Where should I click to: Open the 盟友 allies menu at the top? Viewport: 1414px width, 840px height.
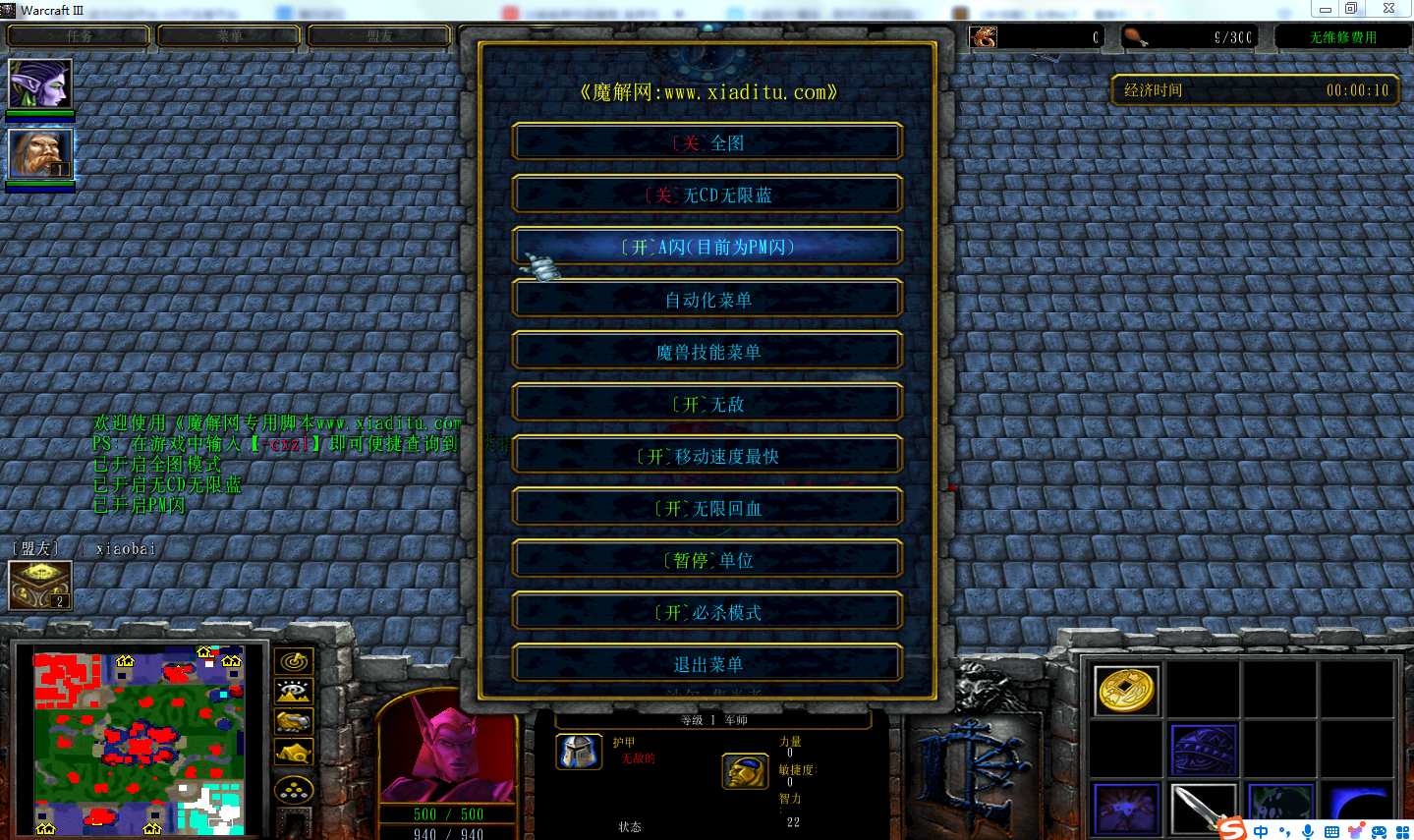click(x=379, y=36)
